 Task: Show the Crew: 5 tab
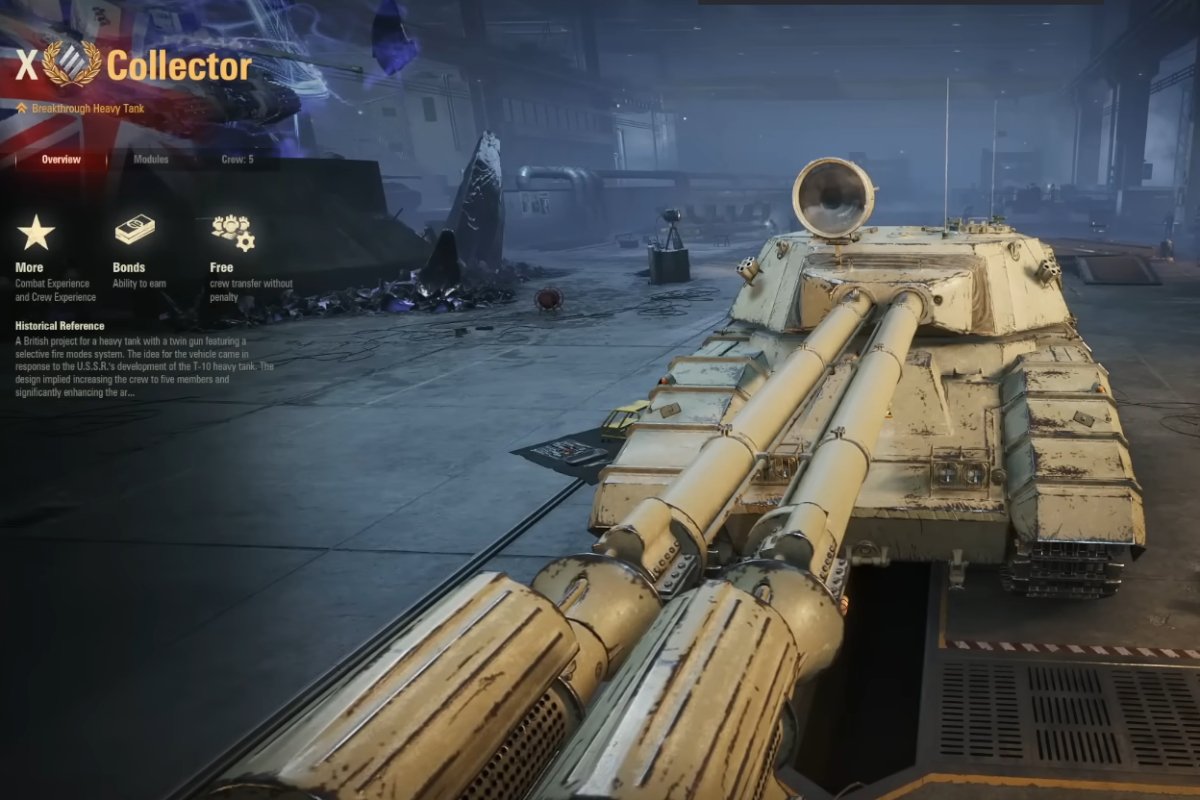238,159
